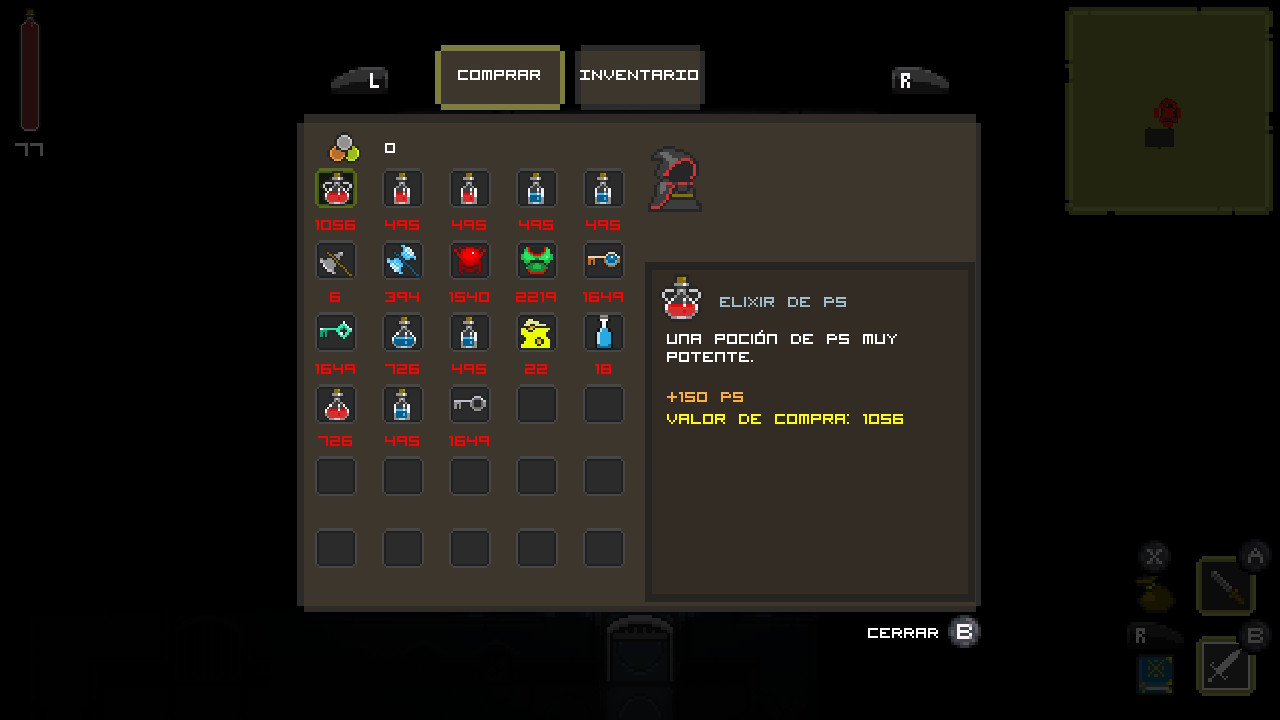Screen dimensions: 1280x720
Task: Choose the grey axe priced 6
Action: click(x=336, y=261)
